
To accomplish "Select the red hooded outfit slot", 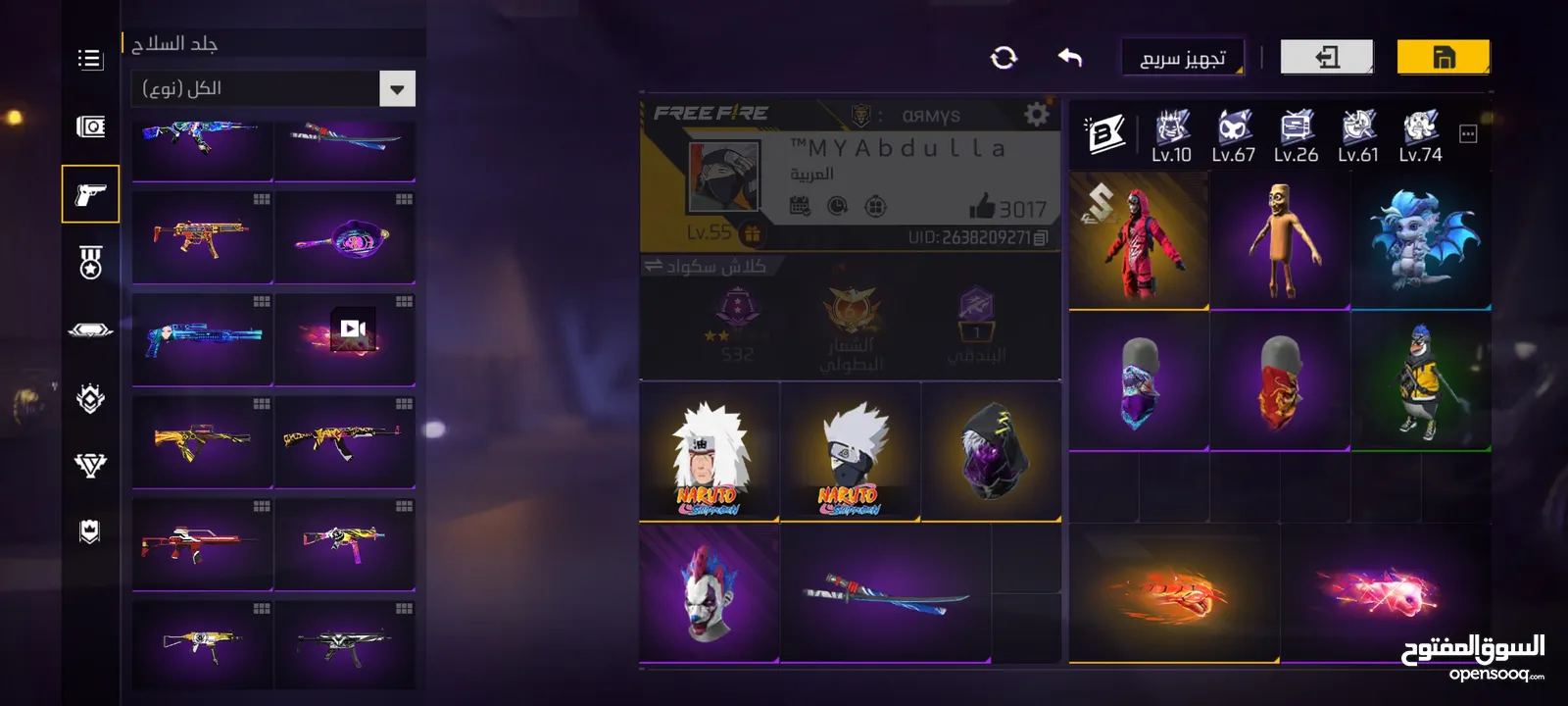I will tap(1138, 241).
